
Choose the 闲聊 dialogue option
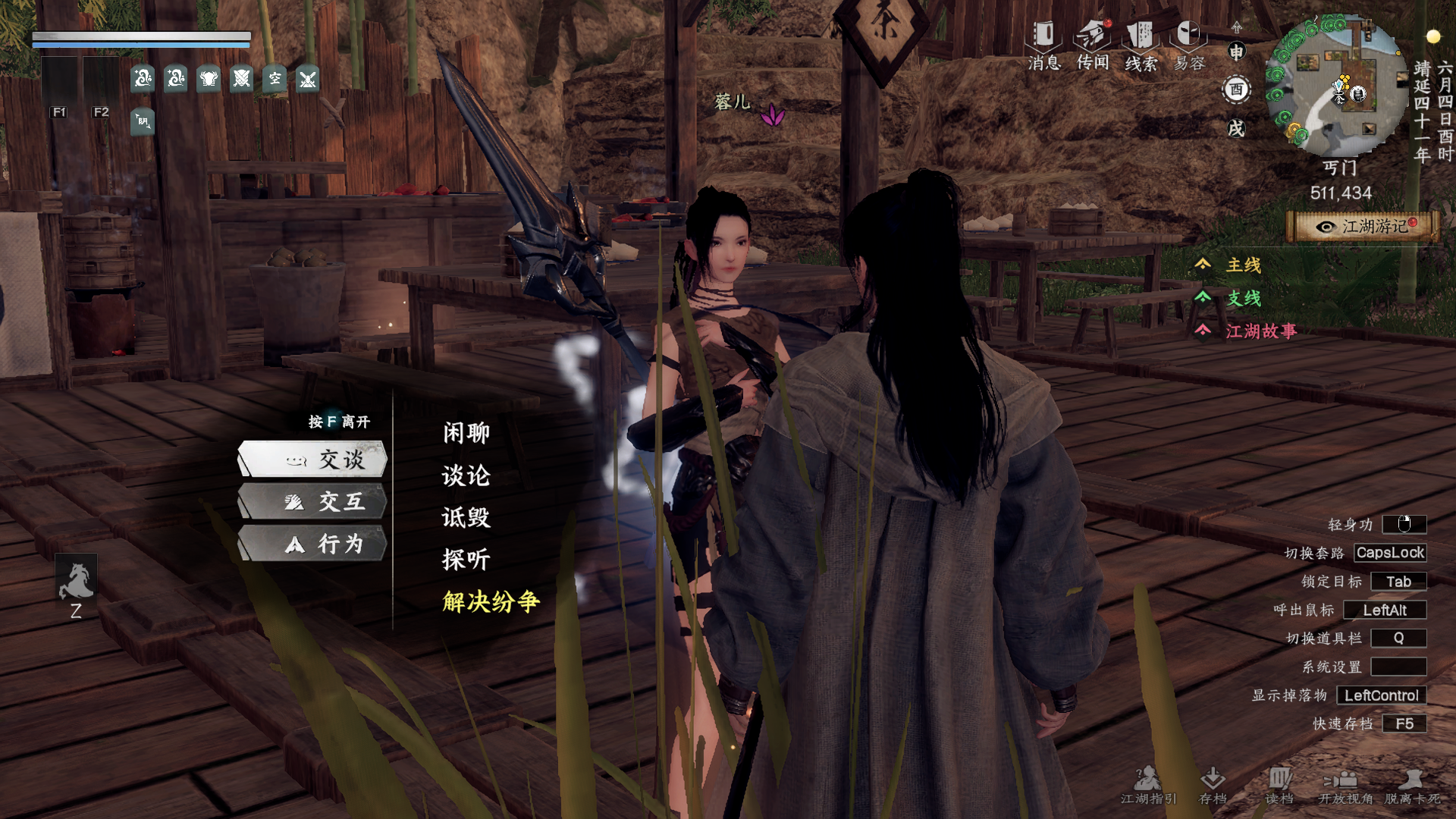pos(466,433)
